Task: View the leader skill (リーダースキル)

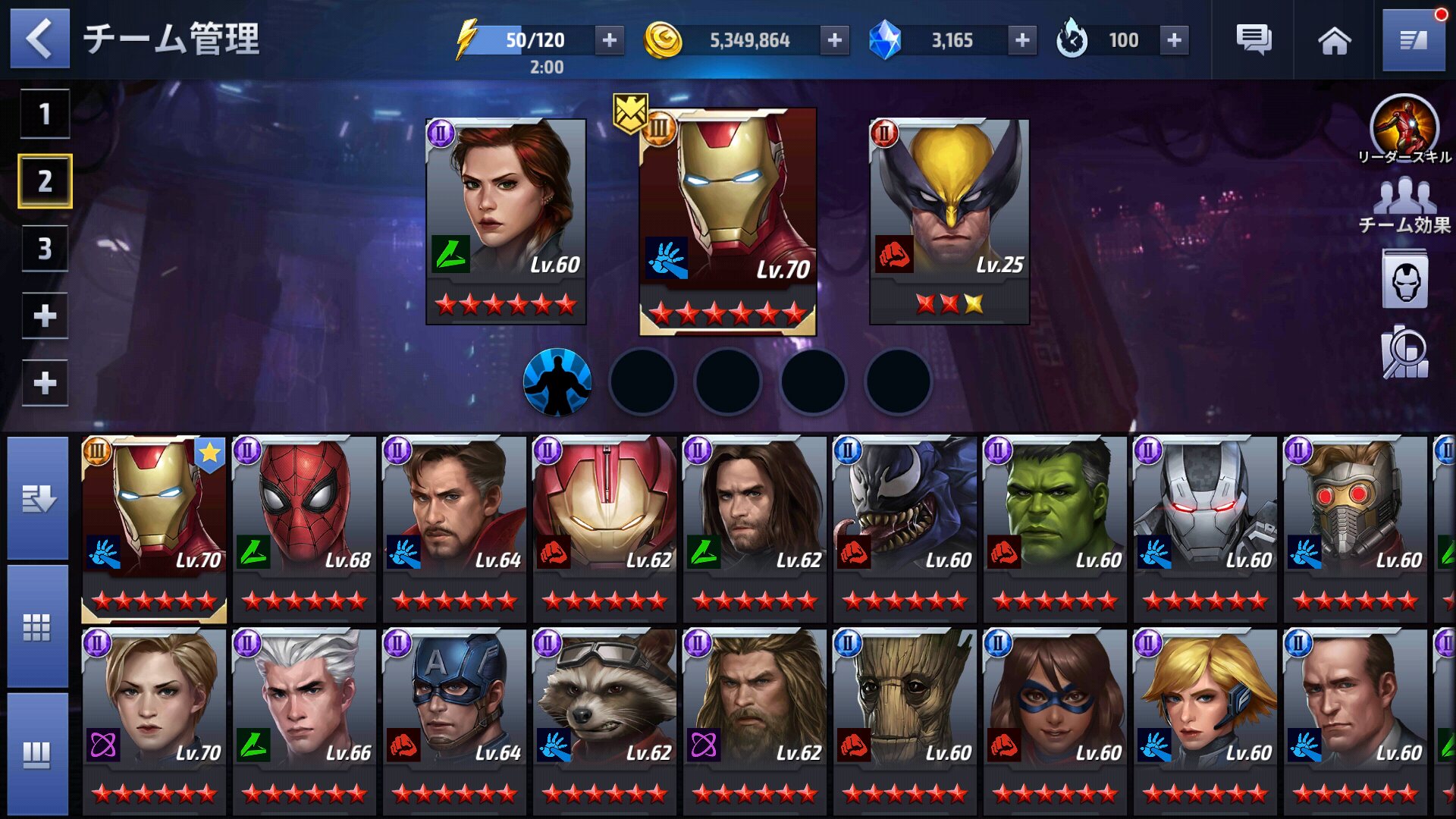Action: tap(1404, 129)
